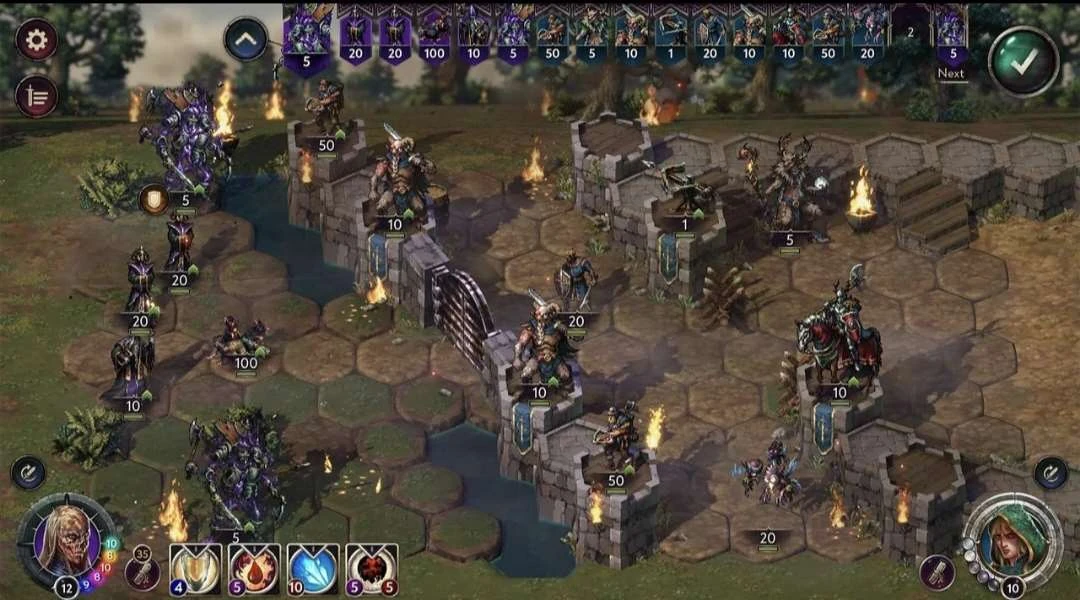This screenshot has width=1080, height=600.
Task: Select the stack of 100 in turn order
Action: 434,35
